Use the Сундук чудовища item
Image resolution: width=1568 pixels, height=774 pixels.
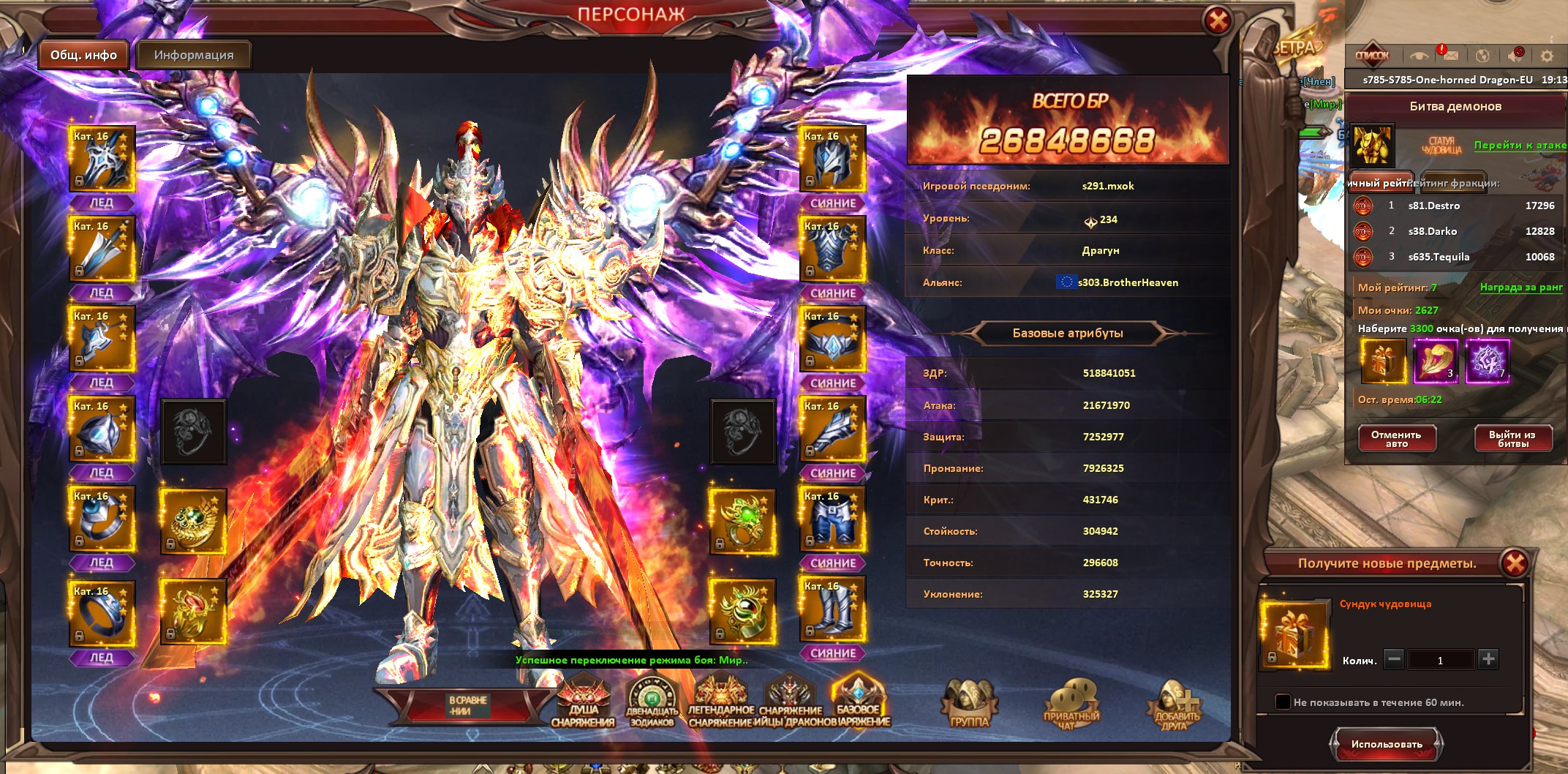pos(1387,744)
